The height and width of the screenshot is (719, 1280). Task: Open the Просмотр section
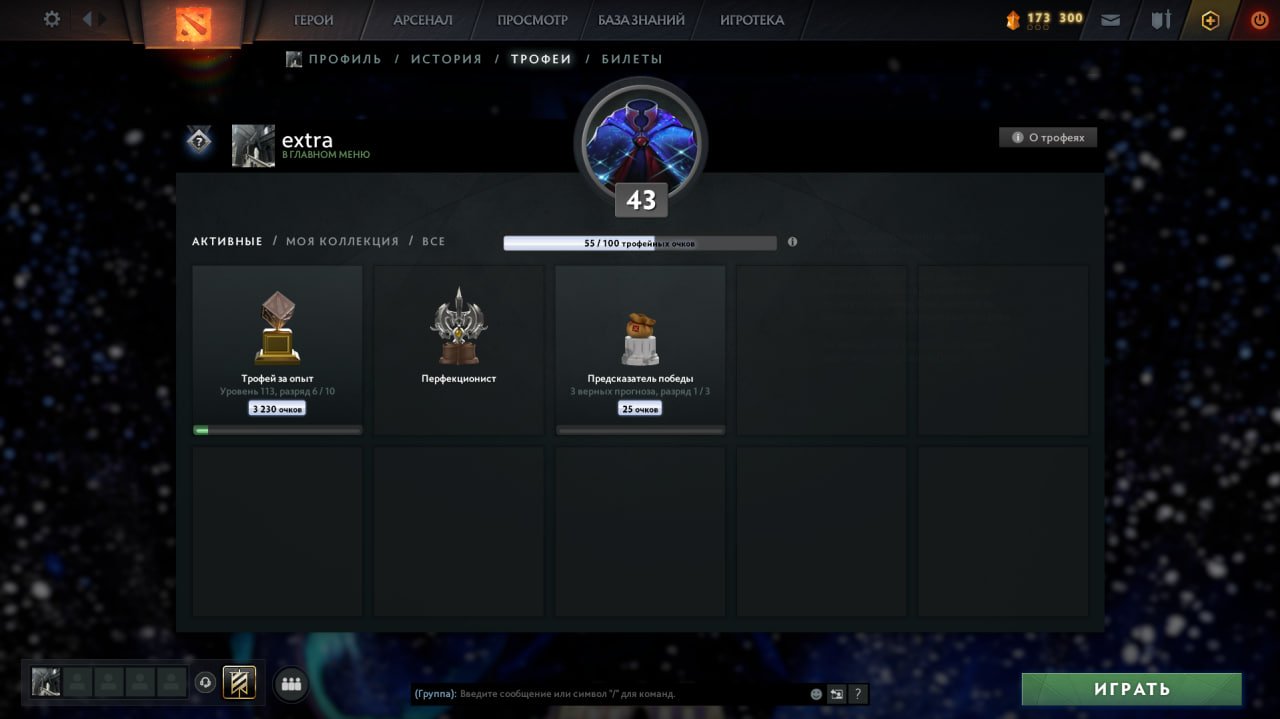tap(532, 20)
